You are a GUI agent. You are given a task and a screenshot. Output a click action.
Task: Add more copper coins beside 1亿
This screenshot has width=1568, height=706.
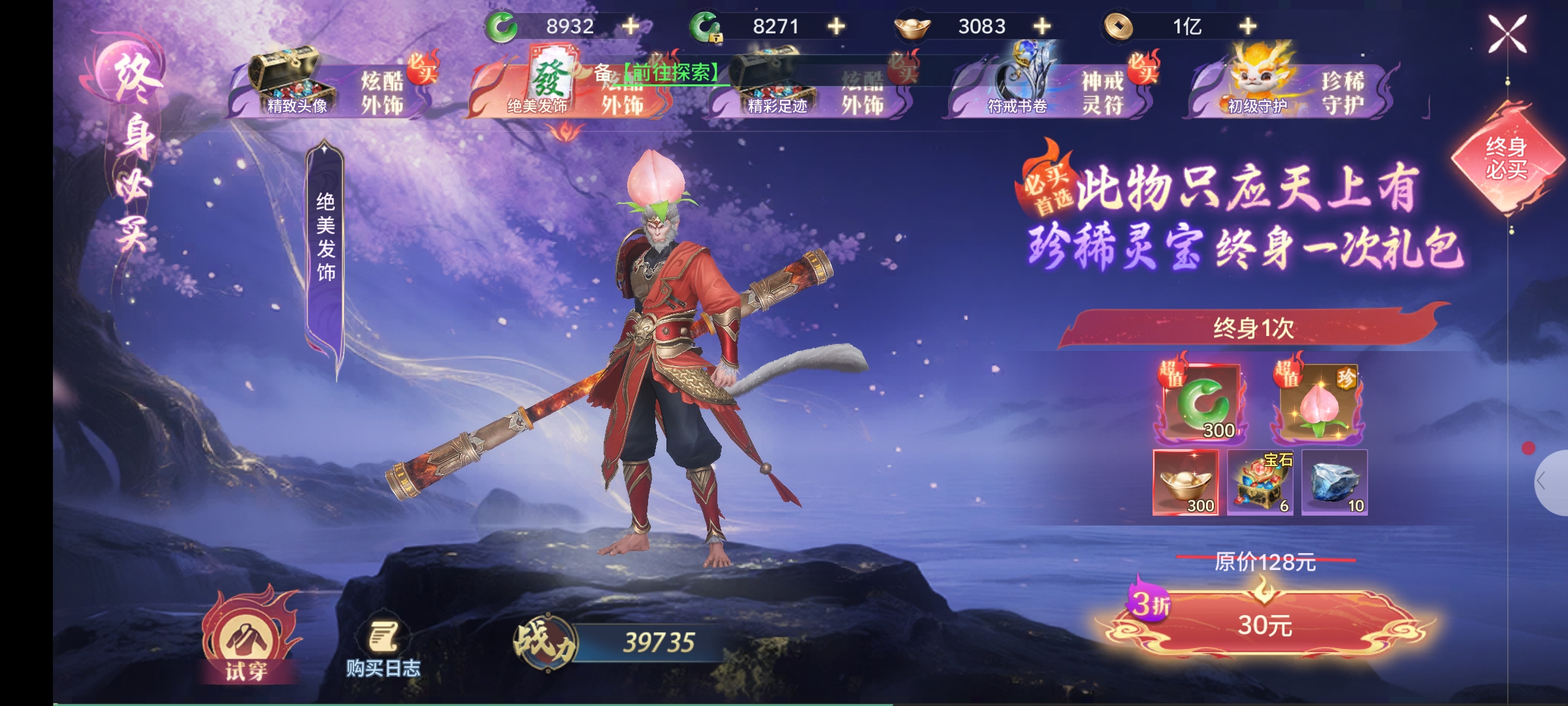tap(1248, 26)
